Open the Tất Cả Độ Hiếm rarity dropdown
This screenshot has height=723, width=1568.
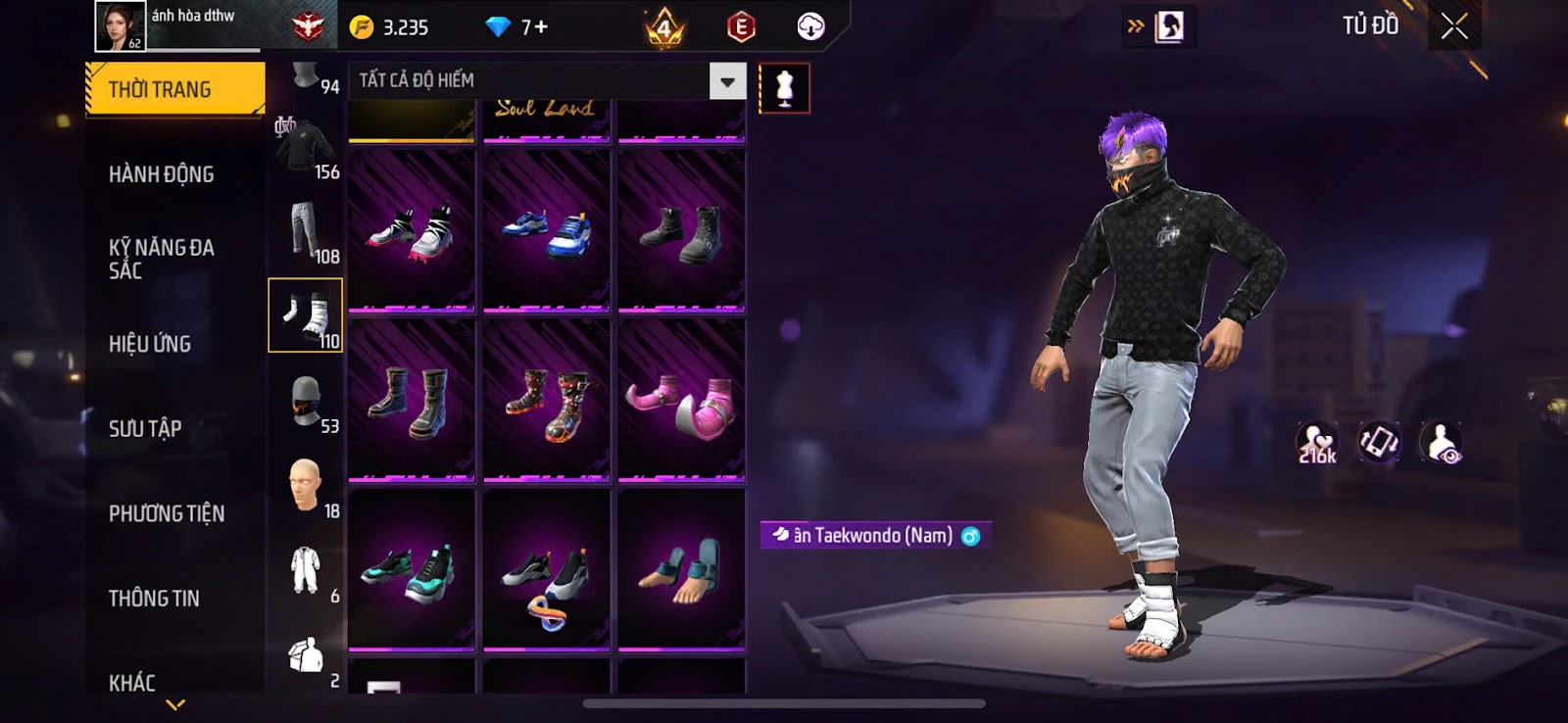[727, 81]
